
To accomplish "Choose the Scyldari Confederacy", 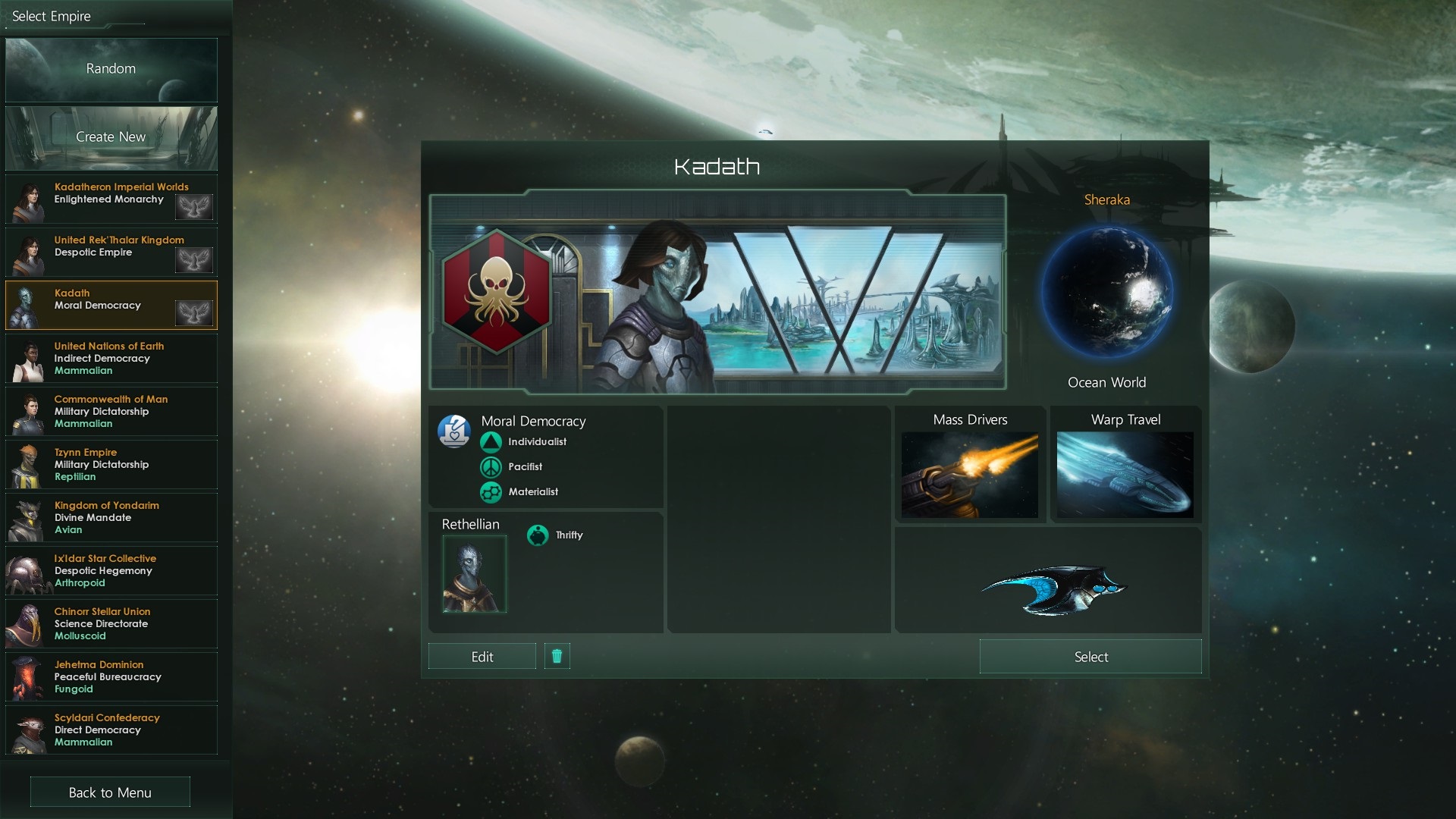I will point(111,730).
